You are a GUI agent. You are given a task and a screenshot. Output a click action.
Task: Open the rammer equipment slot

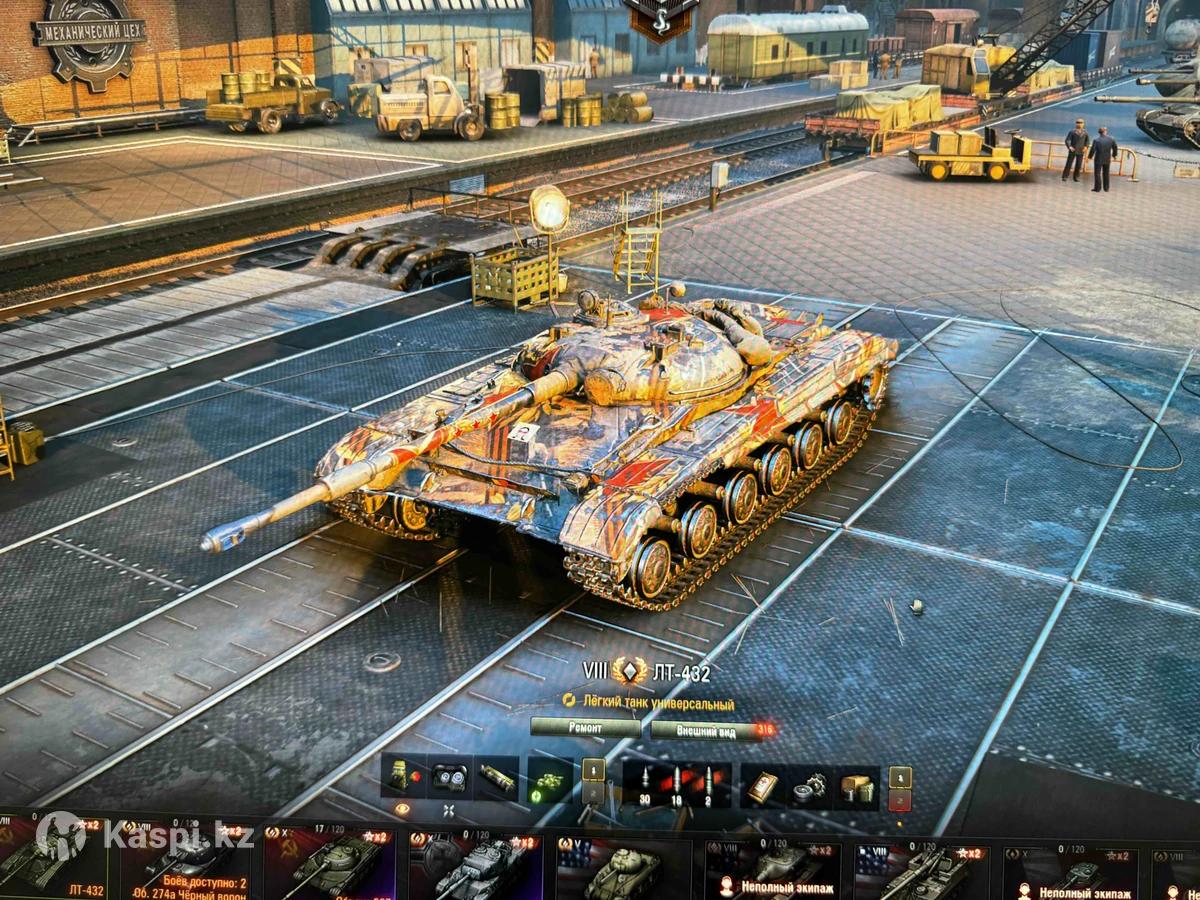pyautogui.click(x=497, y=779)
